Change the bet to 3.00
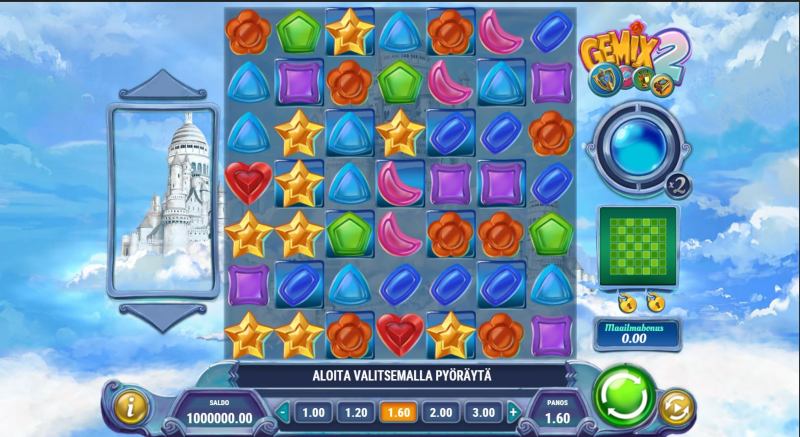The image size is (800, 437). point(483,411)
